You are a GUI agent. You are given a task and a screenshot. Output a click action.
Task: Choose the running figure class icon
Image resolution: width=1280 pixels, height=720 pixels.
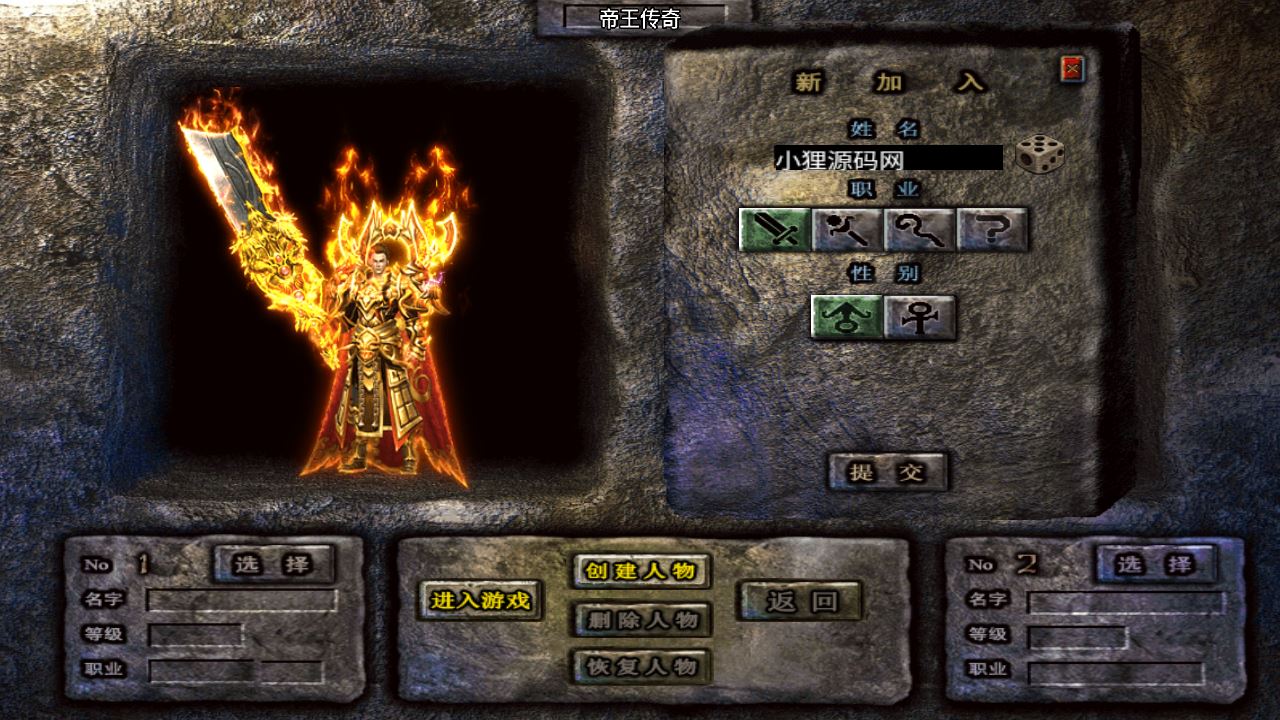(847, 230)
